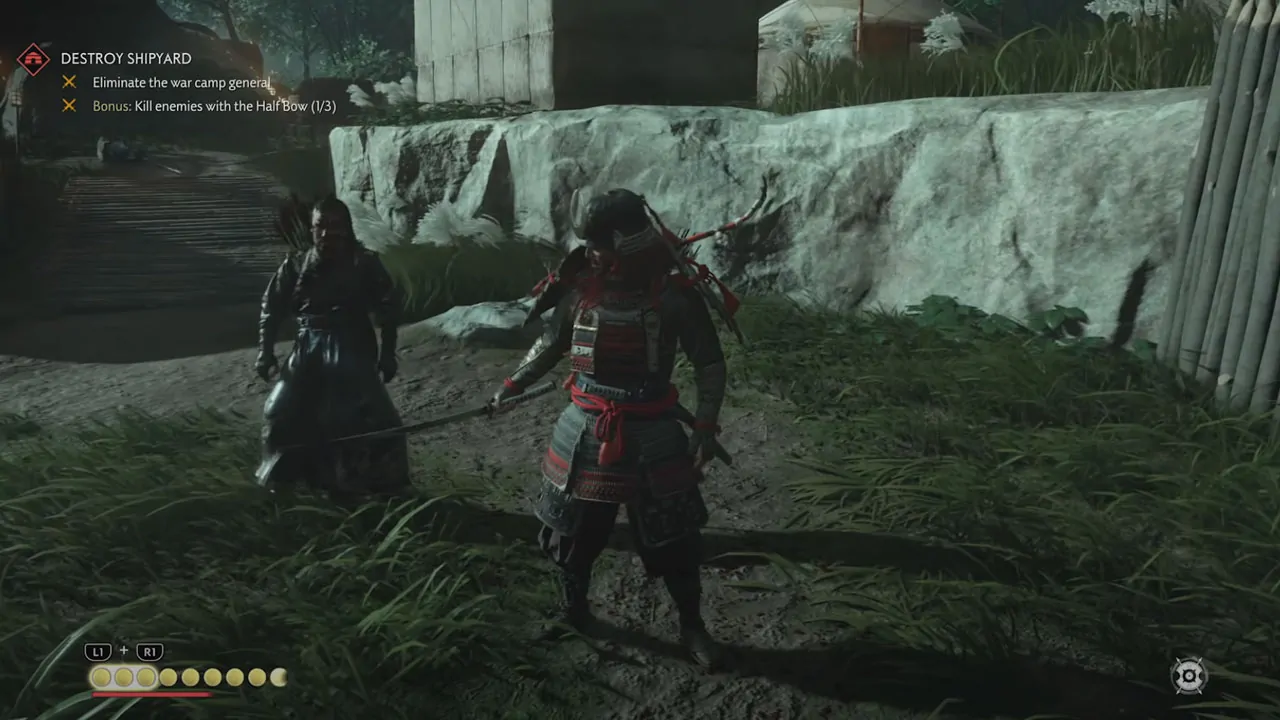Screen dimensions: 1280x720
Task: Toggle the highlighted three-resolve group
Action: 123,677
